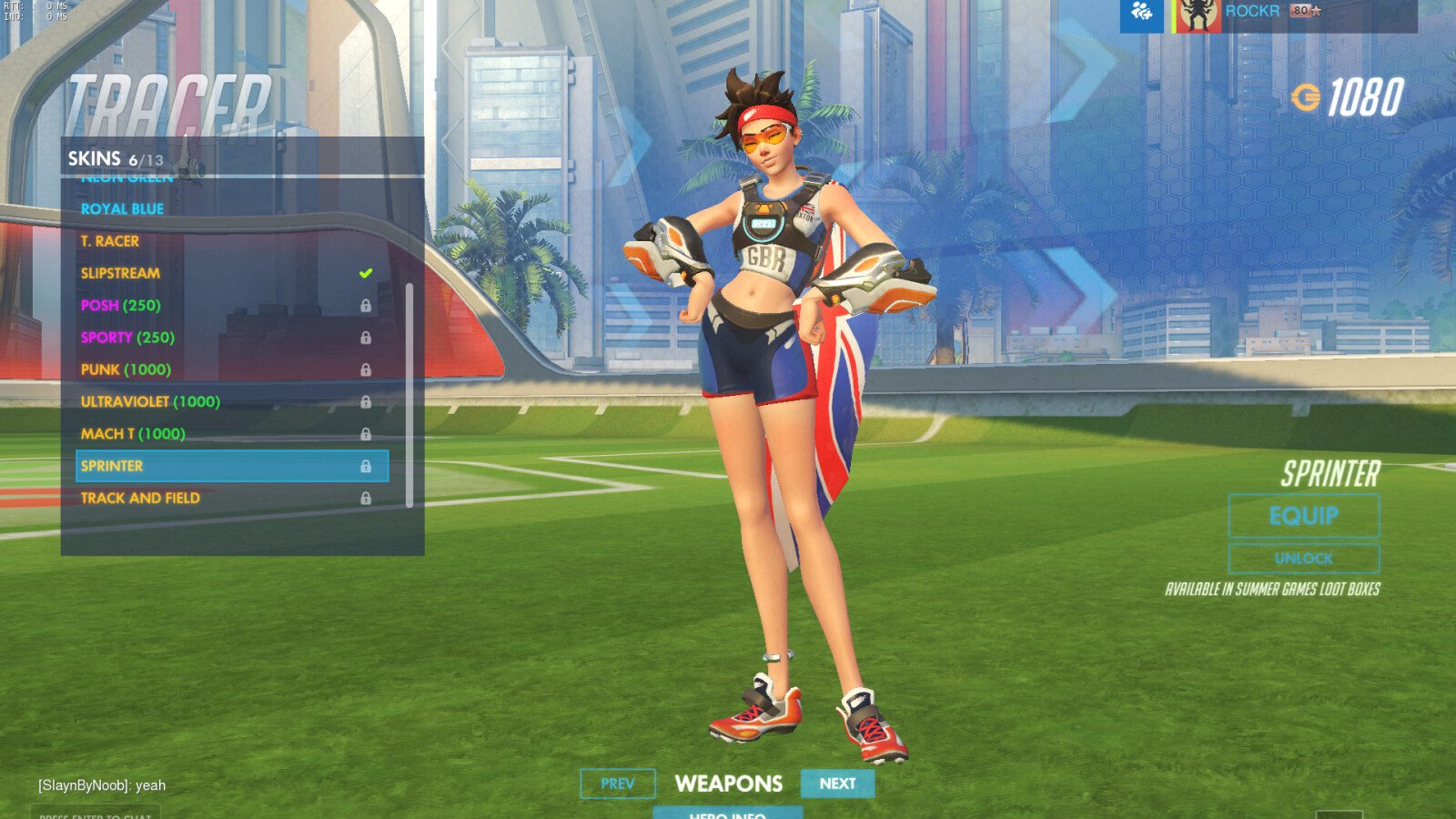Go to the NEXT cosmetic category

pos(836,784)
